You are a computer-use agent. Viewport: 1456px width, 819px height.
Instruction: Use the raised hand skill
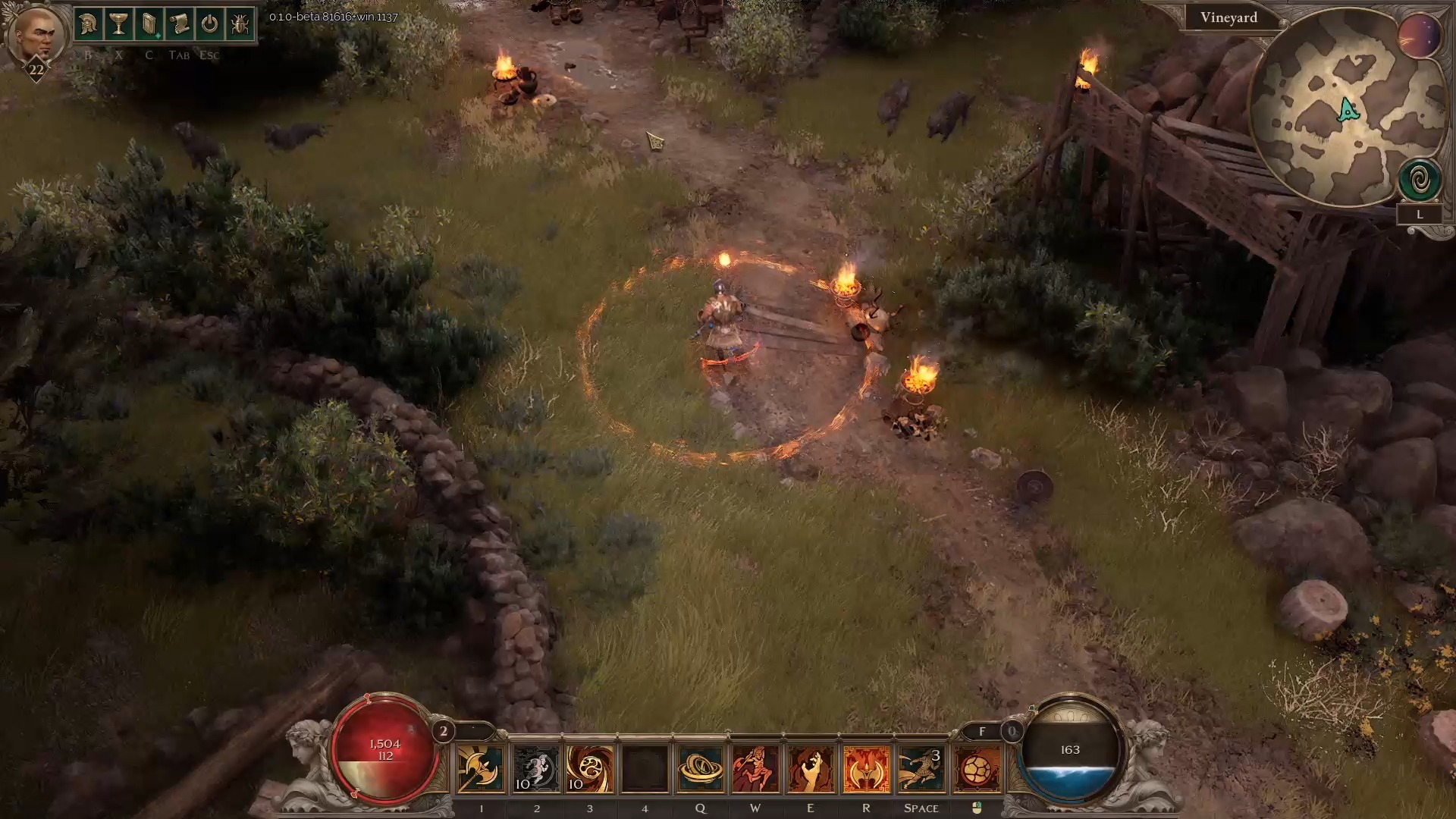point(810,769)
